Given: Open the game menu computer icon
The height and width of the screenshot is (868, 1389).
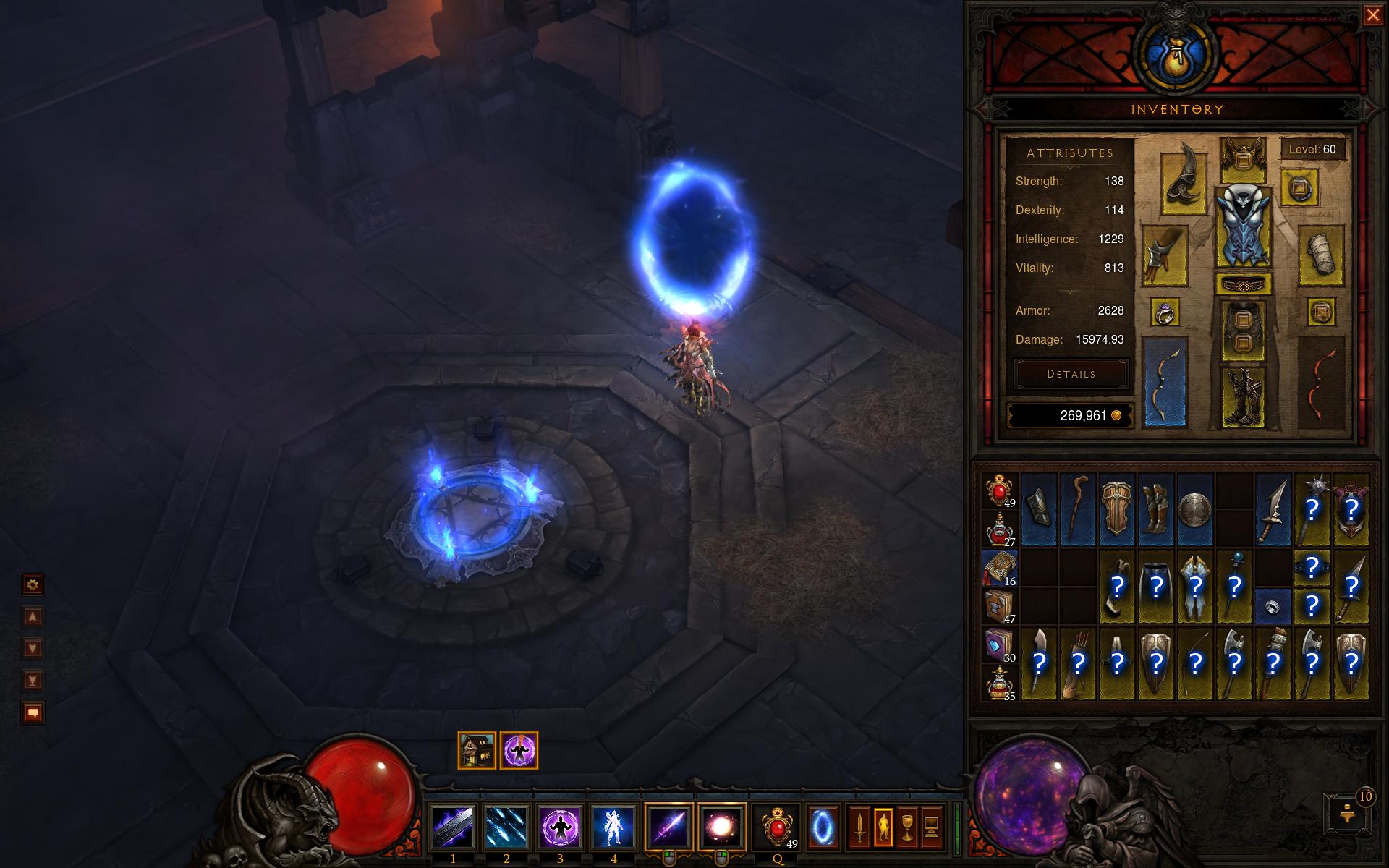Looking at the screenshot, I should [932, 827].
